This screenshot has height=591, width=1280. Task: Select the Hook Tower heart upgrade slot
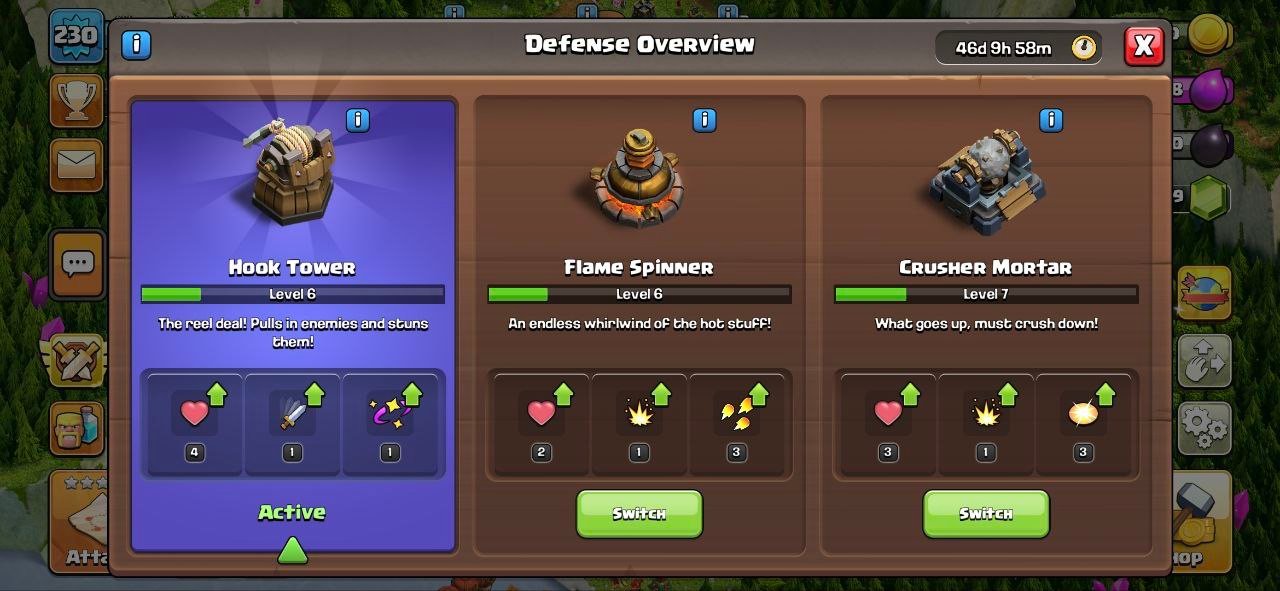coord(194,422)
